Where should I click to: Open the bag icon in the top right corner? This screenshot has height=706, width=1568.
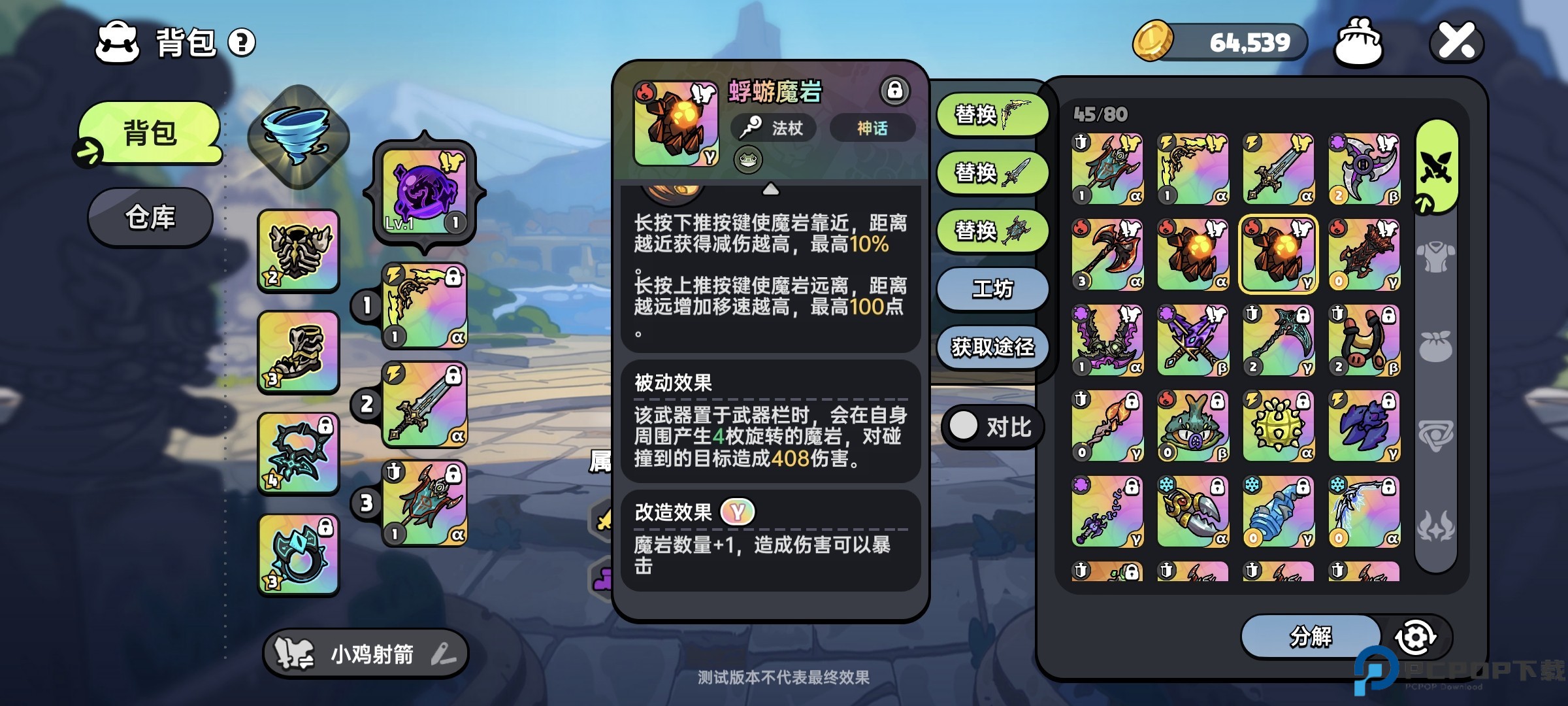pos(1360,41)
